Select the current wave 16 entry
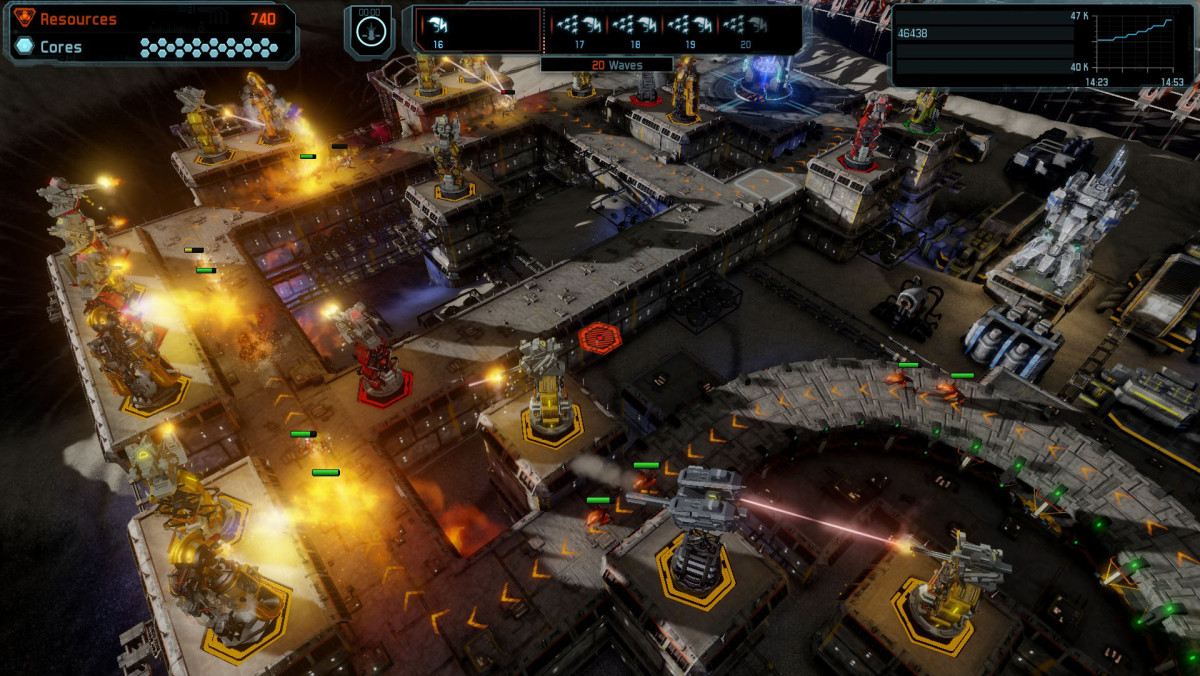1200x676 pixels. (x=437, y=29)
